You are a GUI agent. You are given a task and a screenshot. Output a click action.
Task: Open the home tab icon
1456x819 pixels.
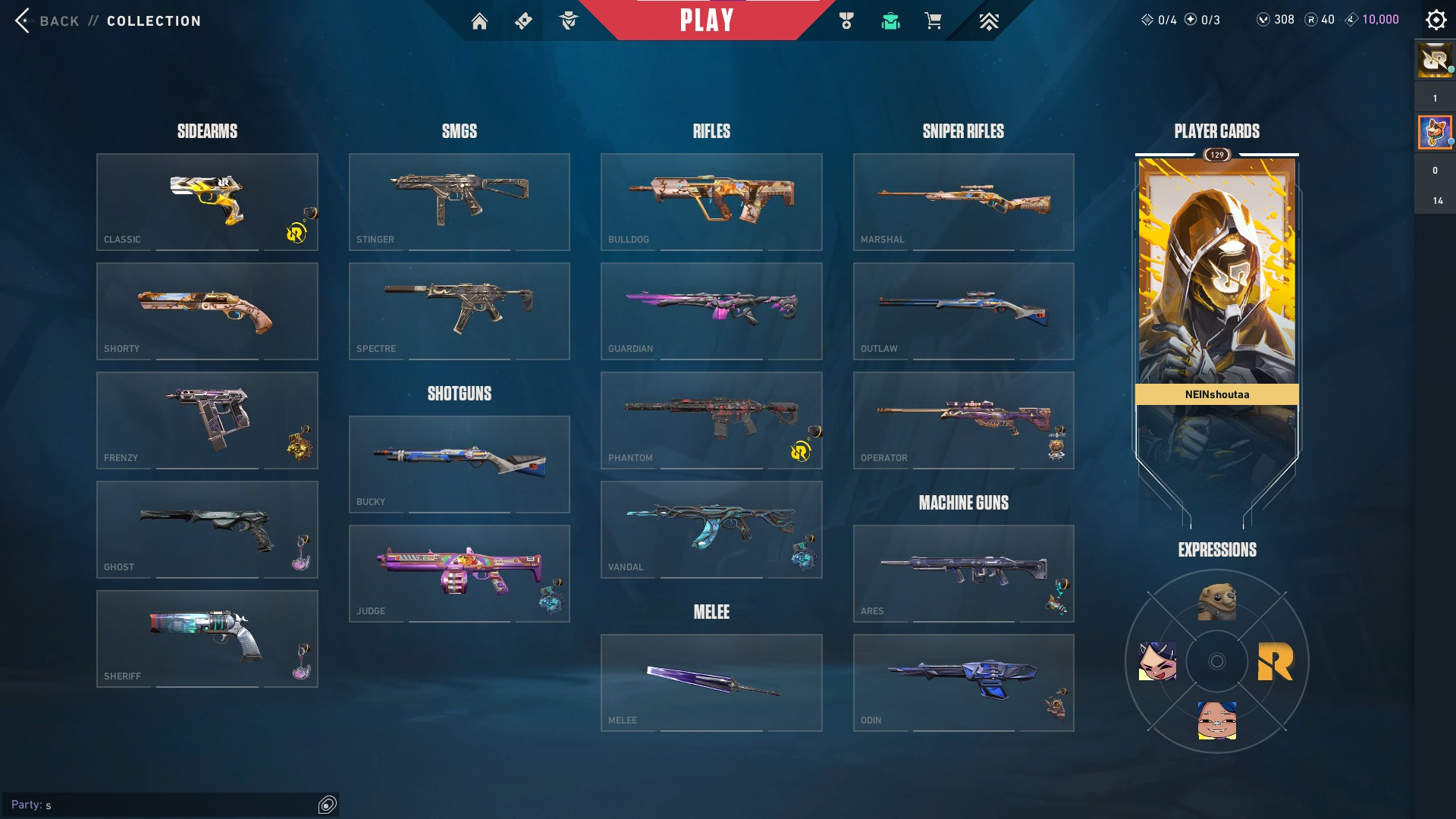click(479, 21)
